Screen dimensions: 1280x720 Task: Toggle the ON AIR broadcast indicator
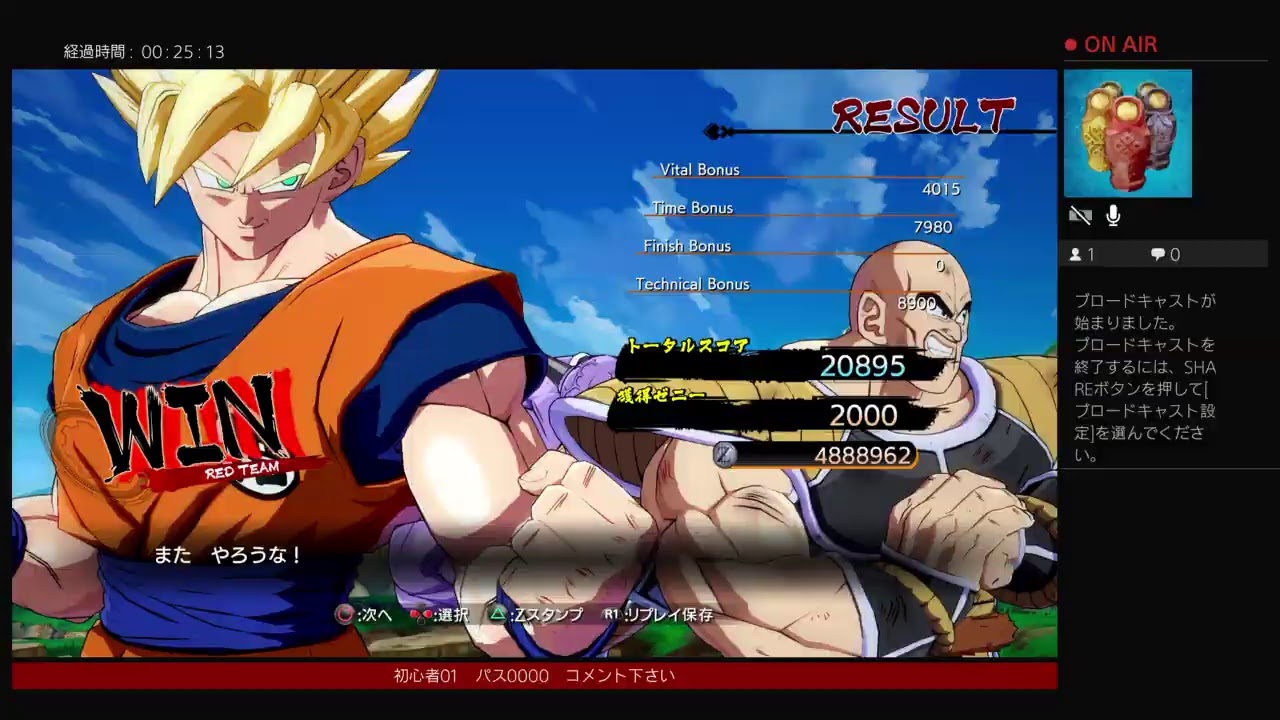[1110, 44]
